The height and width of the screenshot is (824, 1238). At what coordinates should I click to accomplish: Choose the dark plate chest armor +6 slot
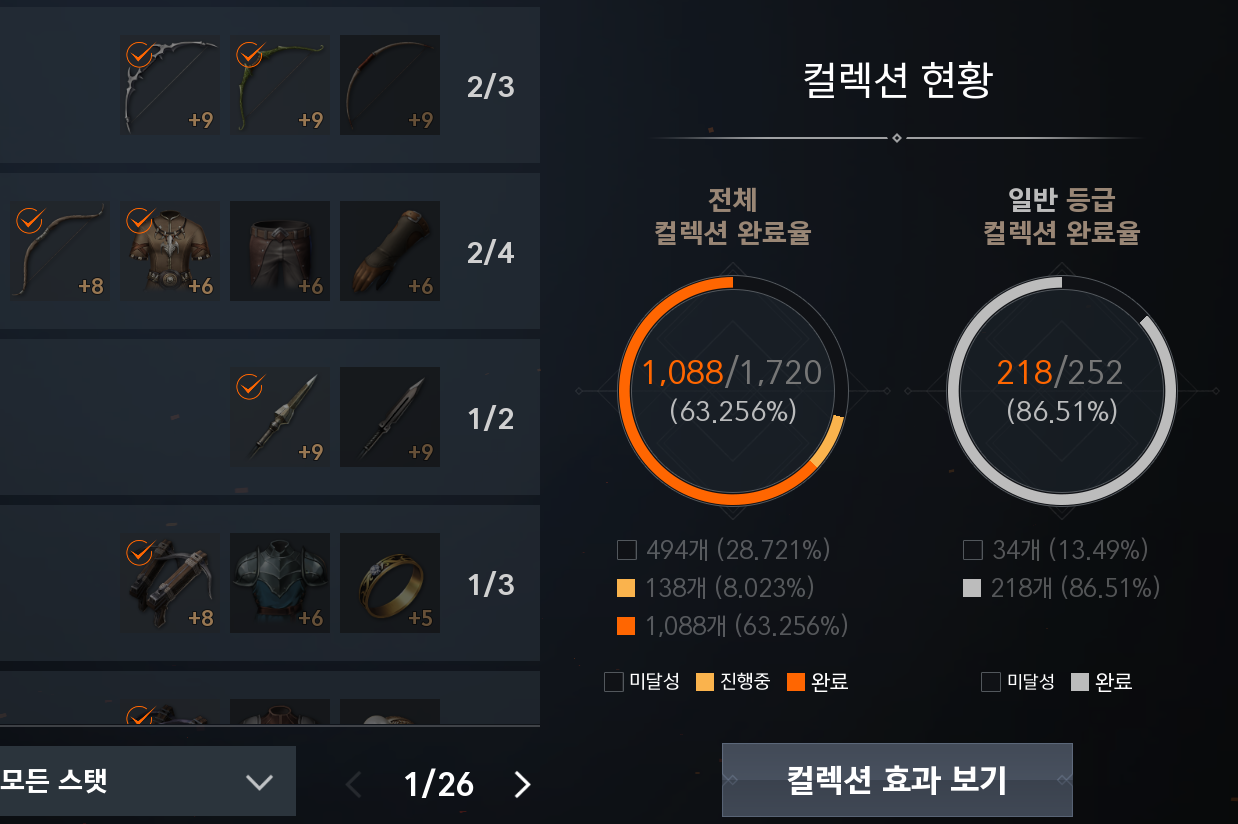point(280,584)
